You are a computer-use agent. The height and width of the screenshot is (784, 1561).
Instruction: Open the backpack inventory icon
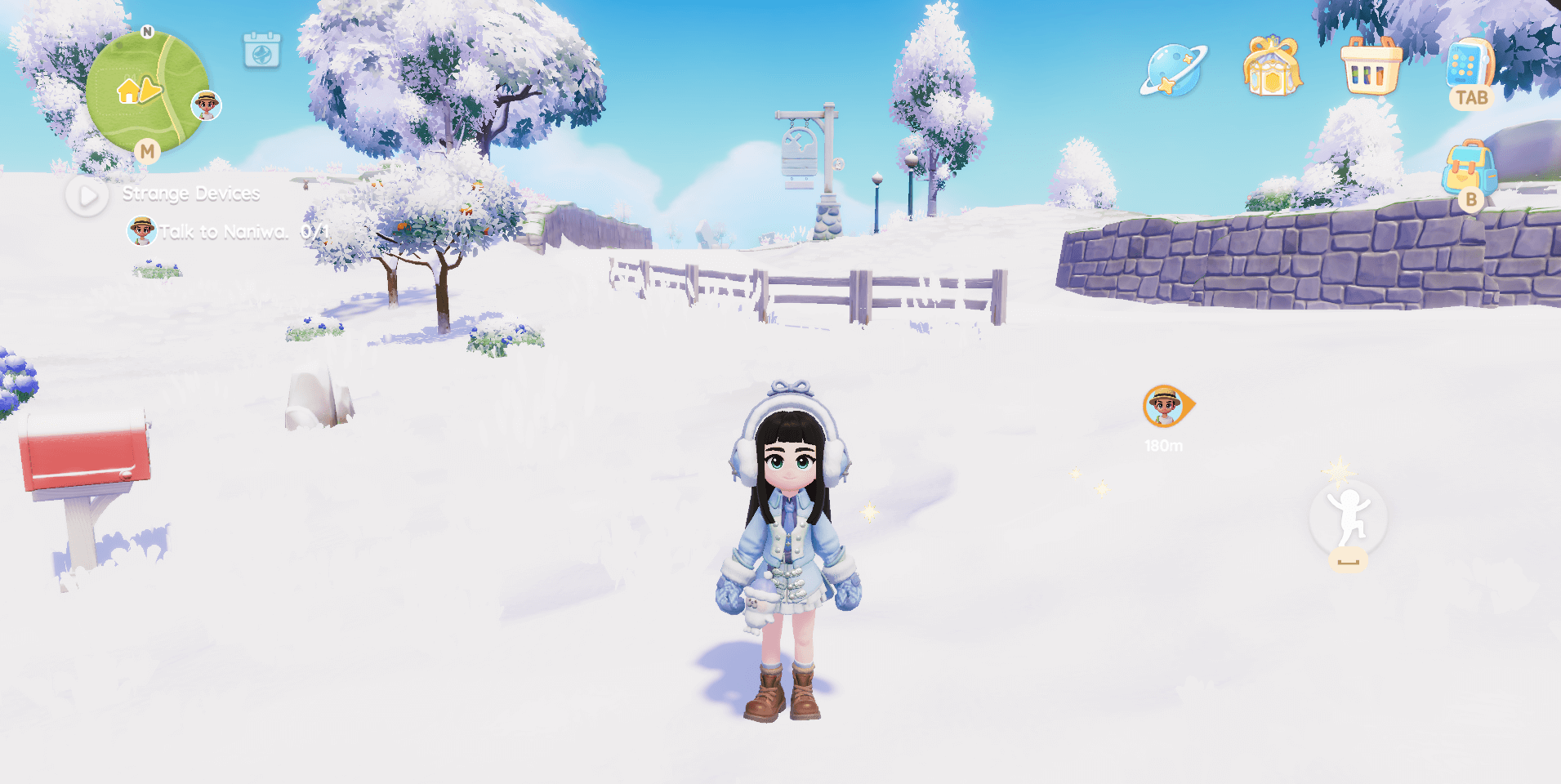click(x=1469, y=168)
